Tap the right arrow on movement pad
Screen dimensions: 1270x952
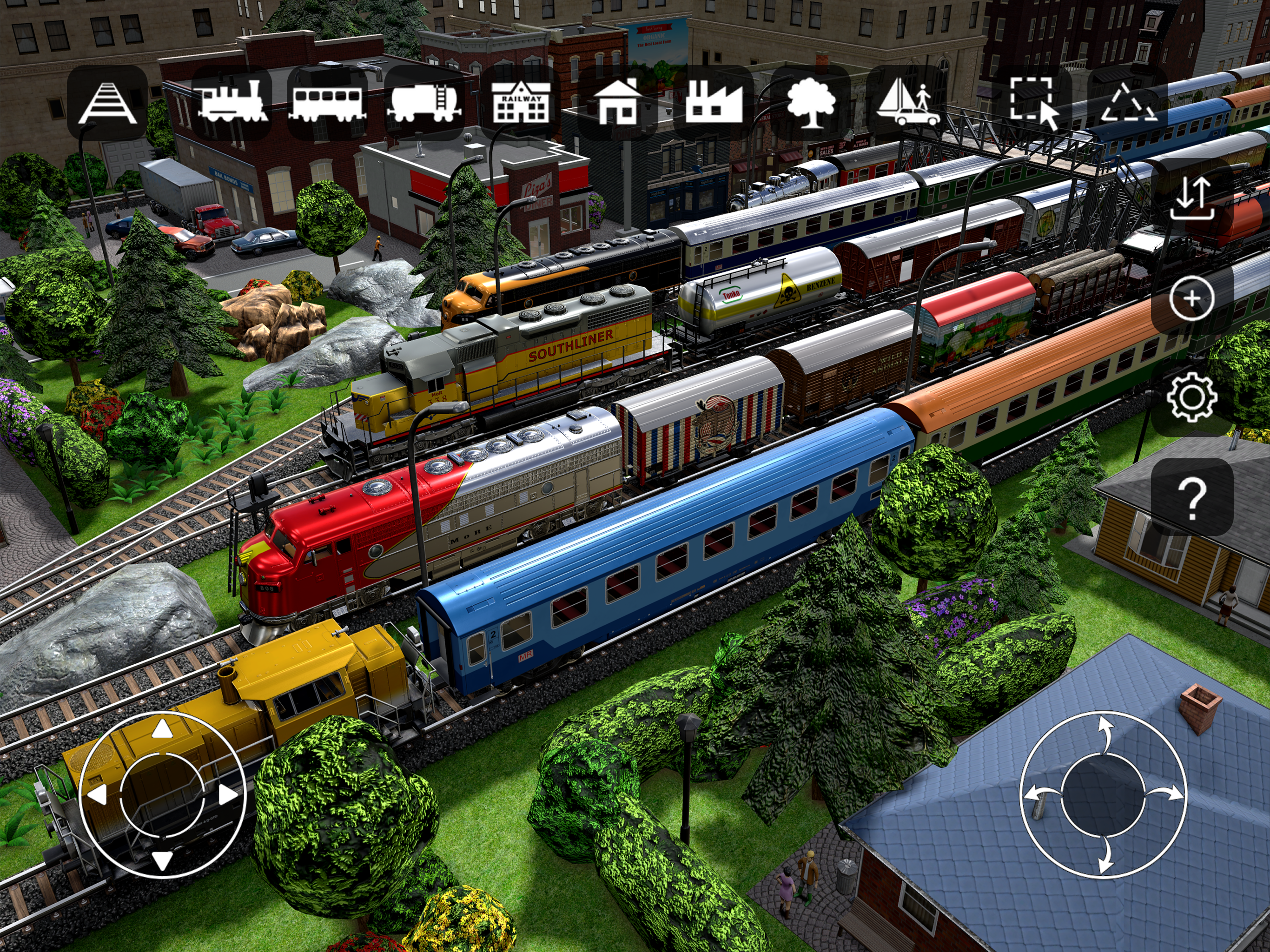point(229,795)
